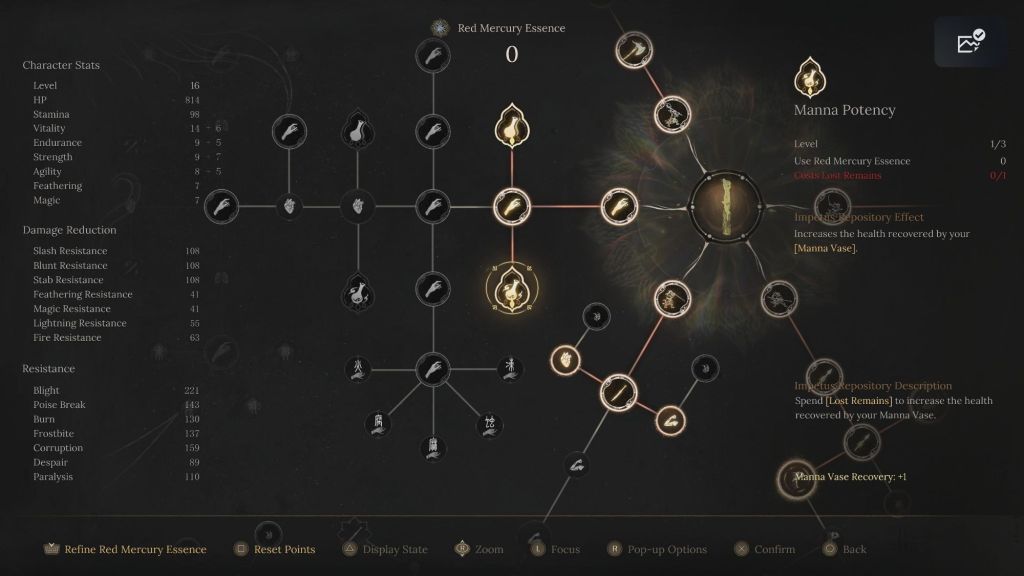This screenshot has height=576, width=1024.
Task: Click the screenshot-saved overlay icon
Action: coord(970,42)
